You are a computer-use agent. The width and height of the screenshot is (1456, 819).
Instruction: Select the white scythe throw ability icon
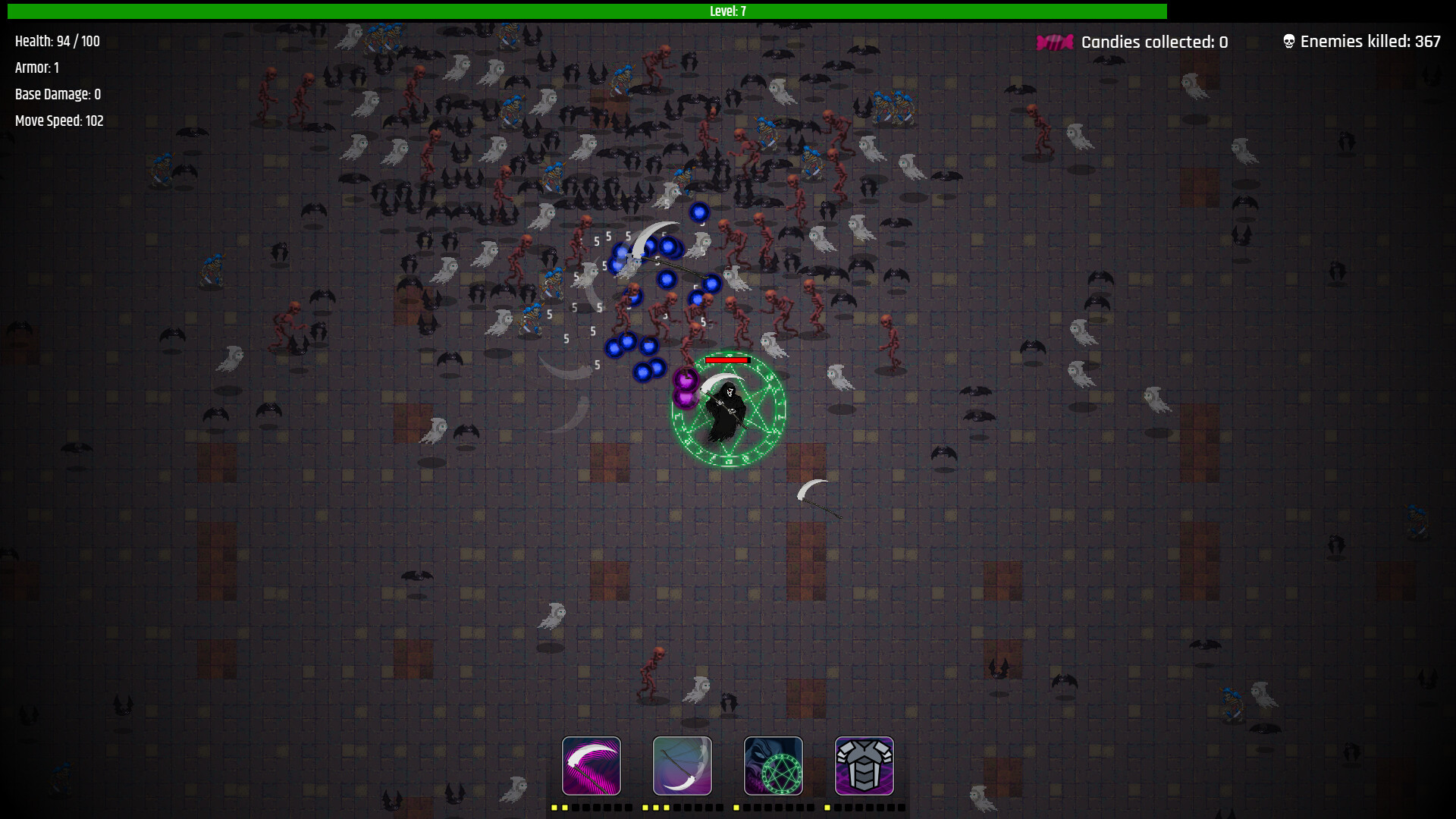point(682,766)
